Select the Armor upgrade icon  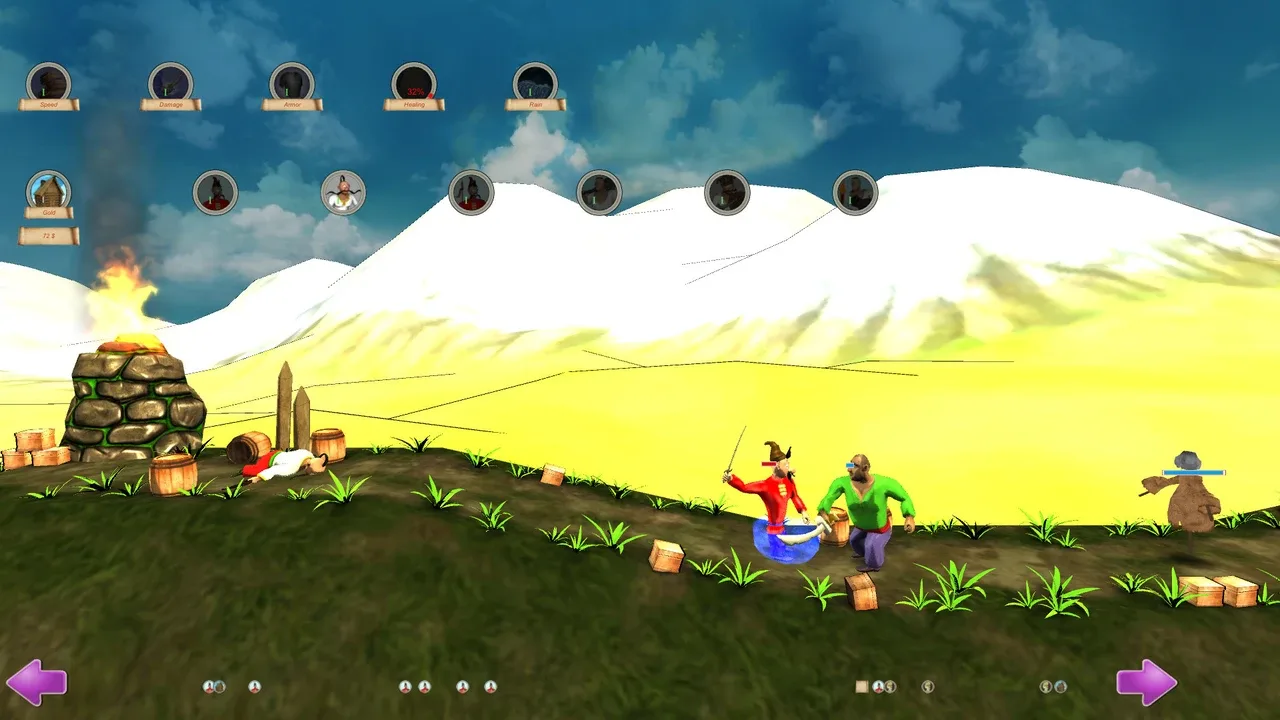[292, 83]
